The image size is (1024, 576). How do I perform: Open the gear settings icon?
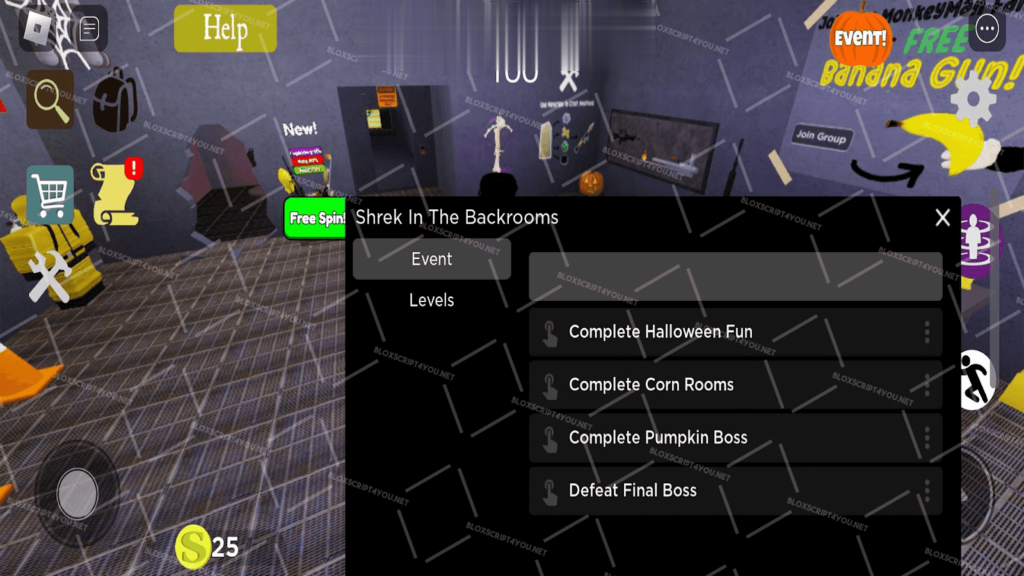point(972,99)
